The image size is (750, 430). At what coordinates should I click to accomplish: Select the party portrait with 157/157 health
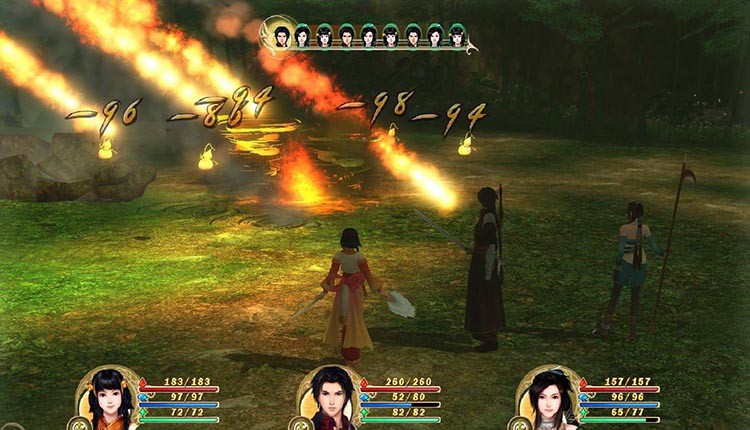tap(550, 400)
